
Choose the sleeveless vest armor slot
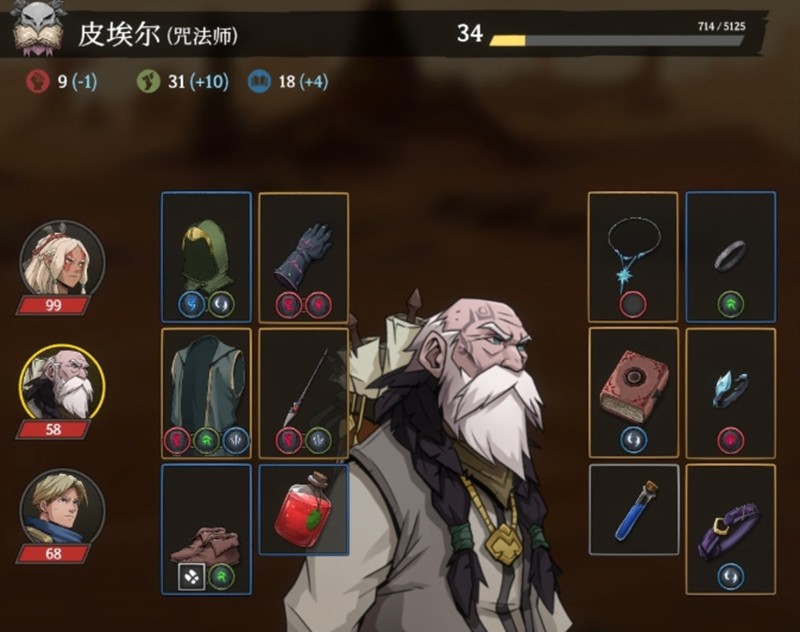[206, 393]
